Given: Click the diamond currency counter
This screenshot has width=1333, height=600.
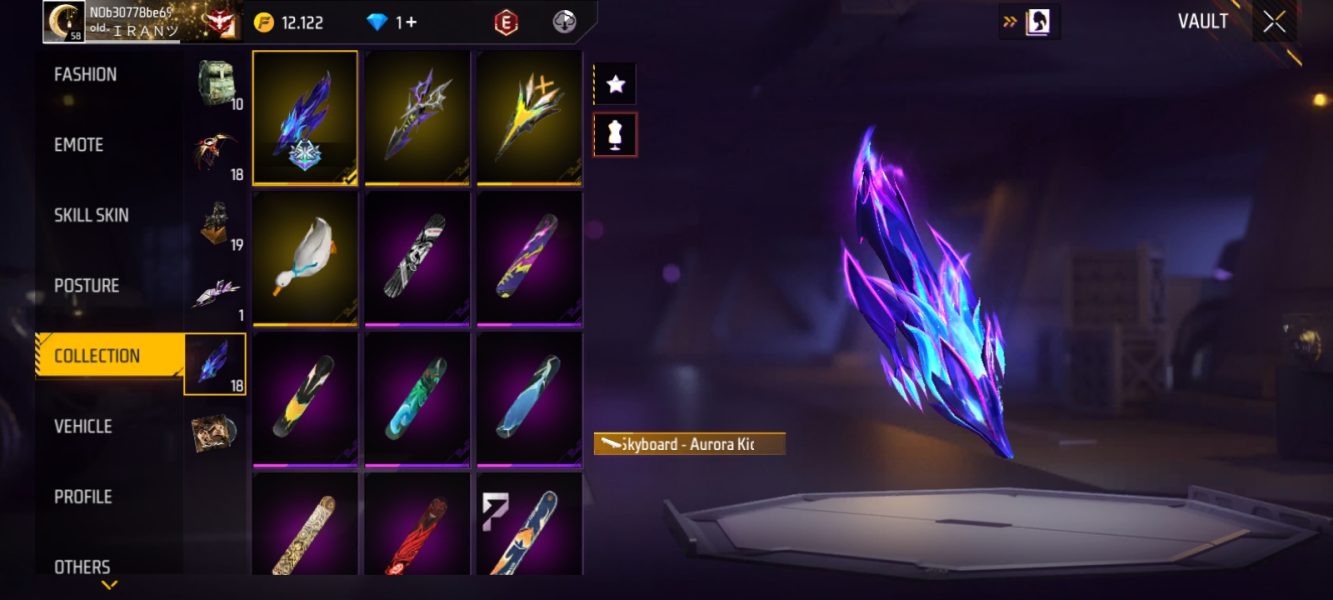Looking at the screenshot, I should pos(392,22).
